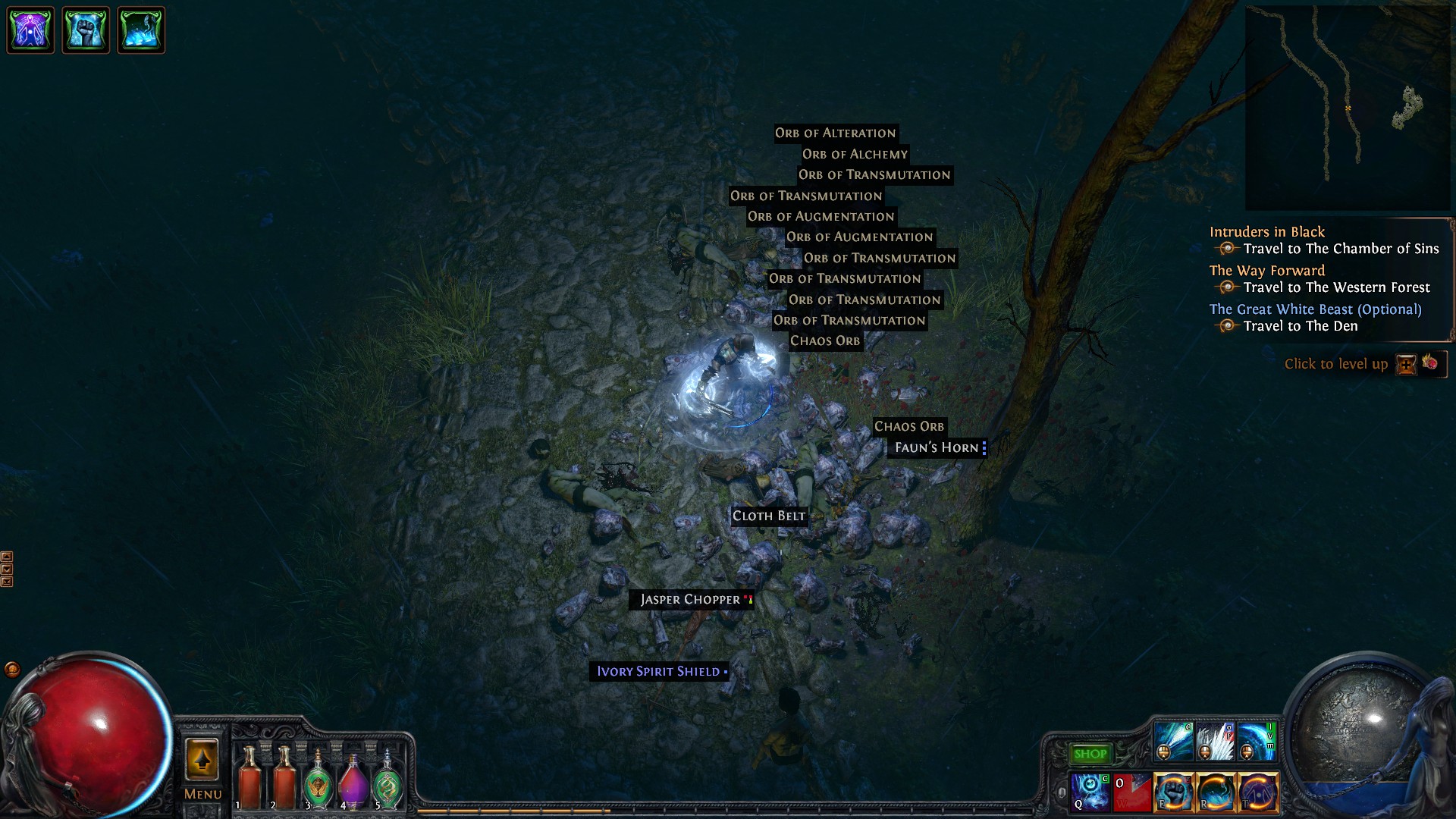Select the Intruders in Black quest

point(1266,232)
